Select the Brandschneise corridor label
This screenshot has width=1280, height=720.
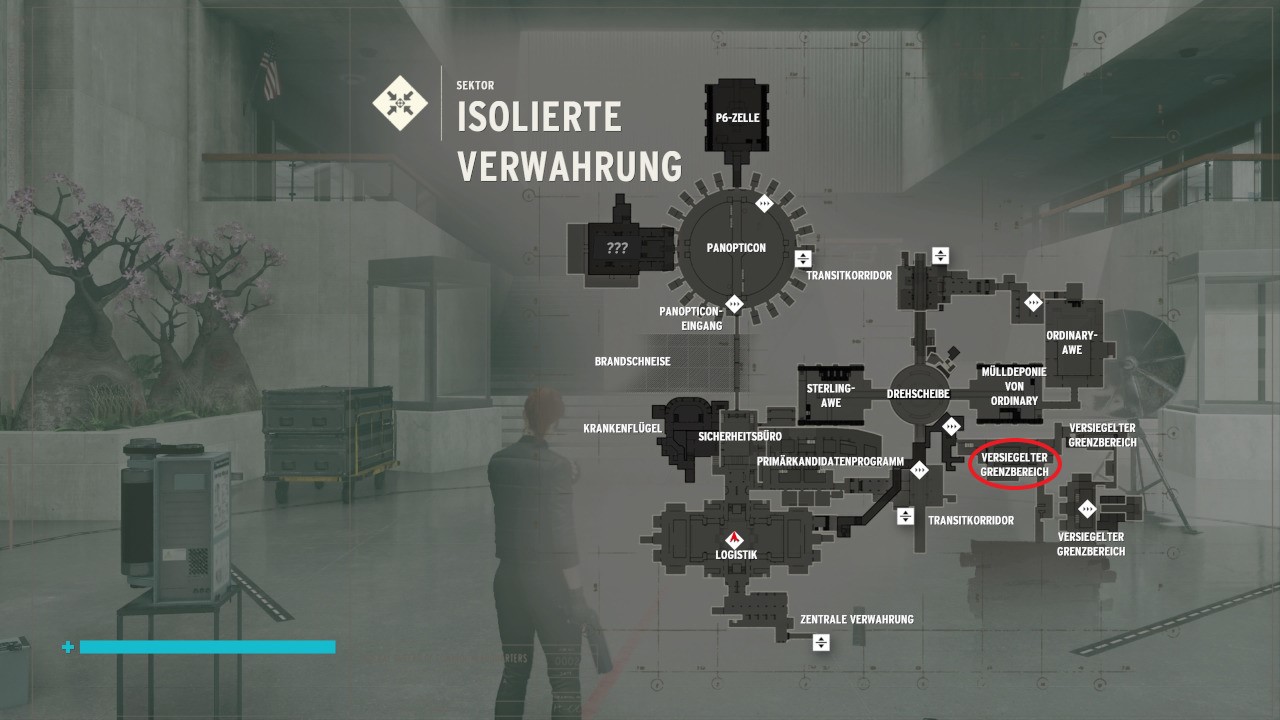point(632,361)
